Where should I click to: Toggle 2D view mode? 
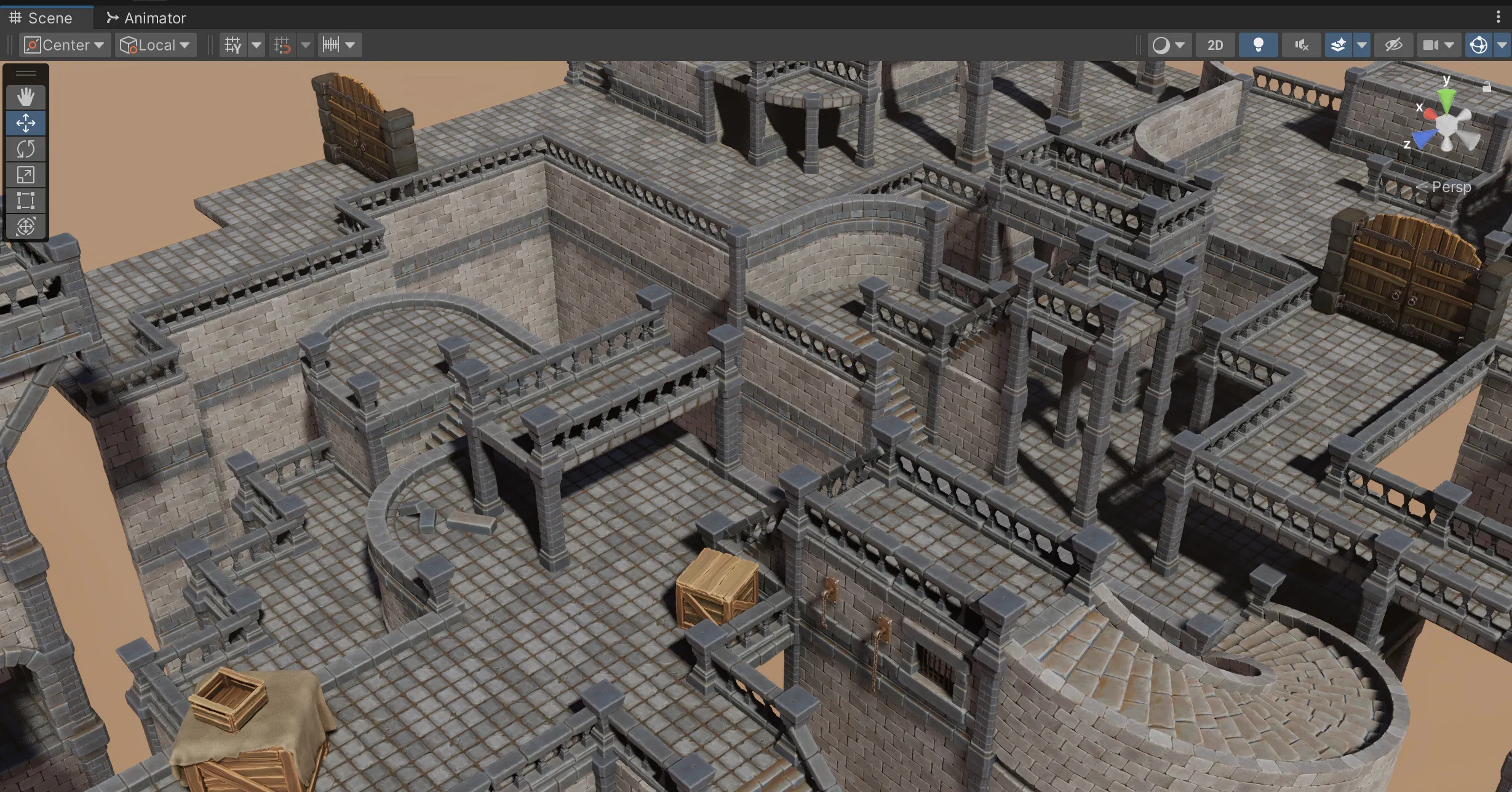click(x=1214, y=44)
